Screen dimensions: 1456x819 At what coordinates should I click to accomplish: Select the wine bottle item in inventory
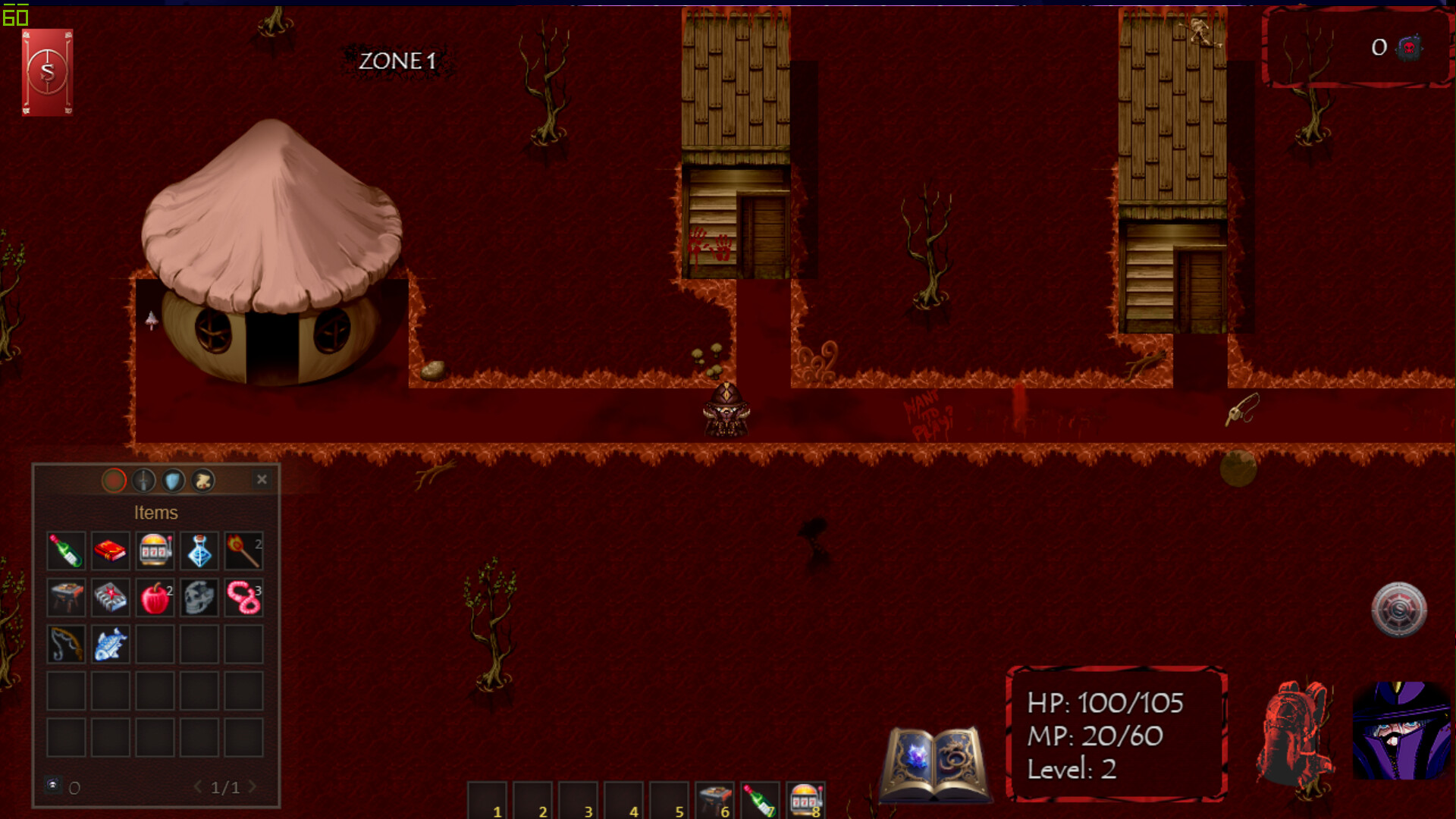pos(66,551)
